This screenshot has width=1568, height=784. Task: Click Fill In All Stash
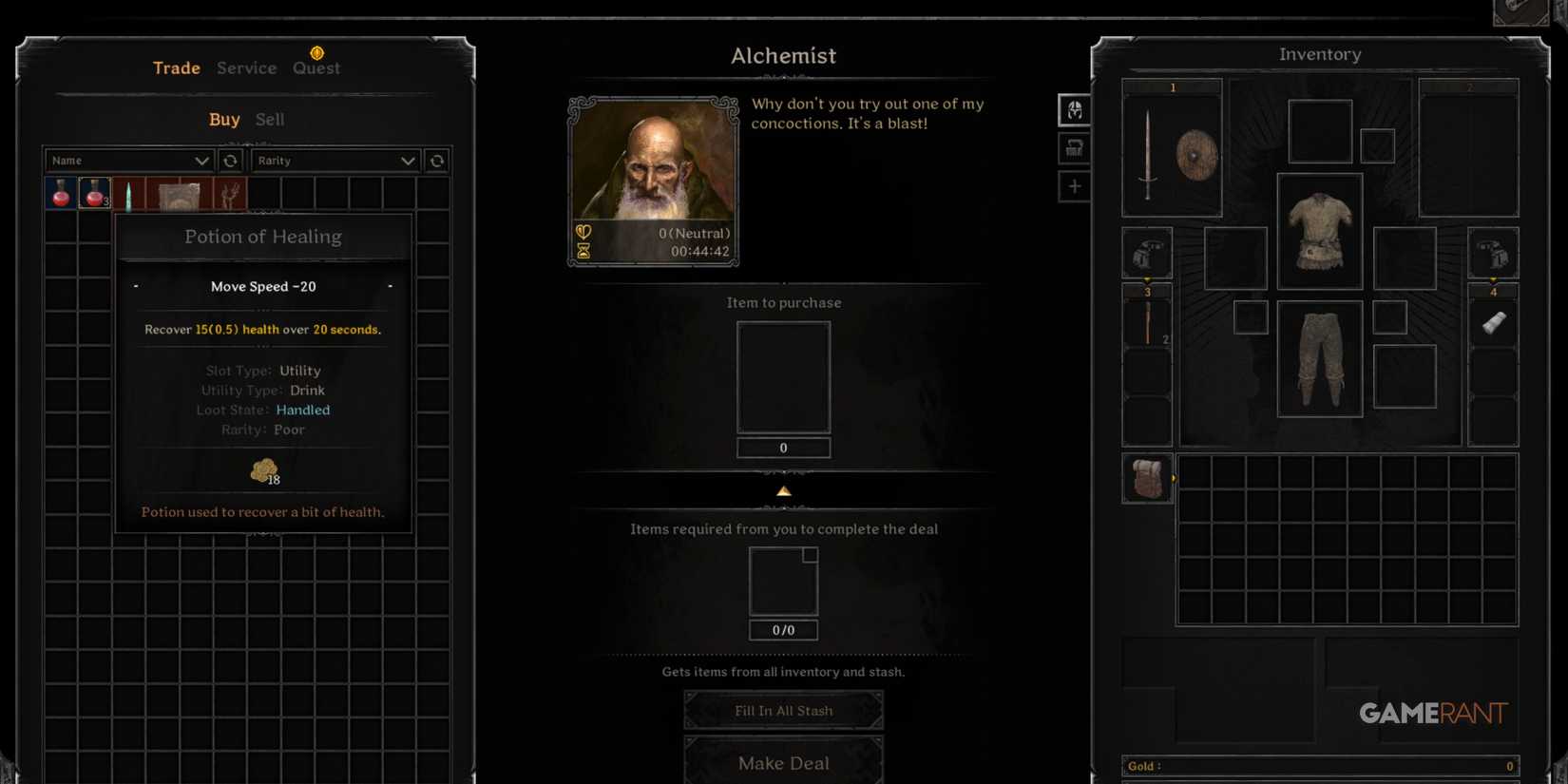coord(783,710)
